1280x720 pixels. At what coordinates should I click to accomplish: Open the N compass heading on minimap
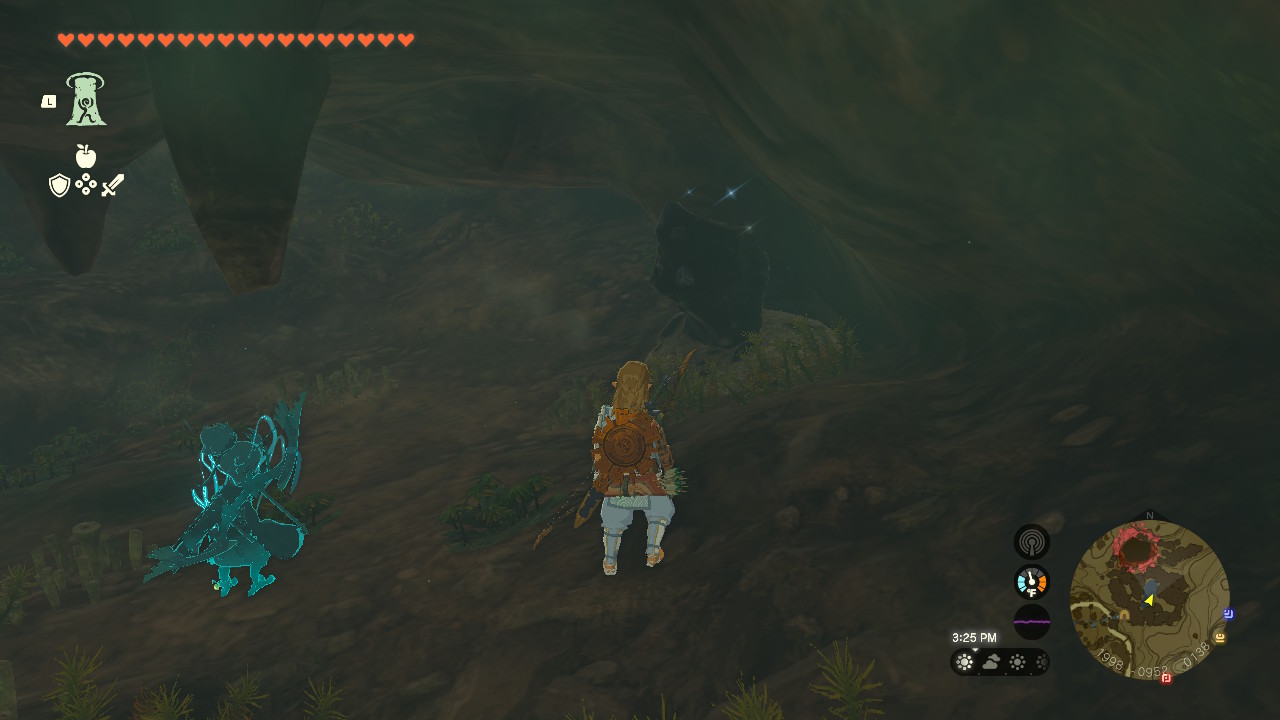pyautogui.click(x=1150, y=514)
